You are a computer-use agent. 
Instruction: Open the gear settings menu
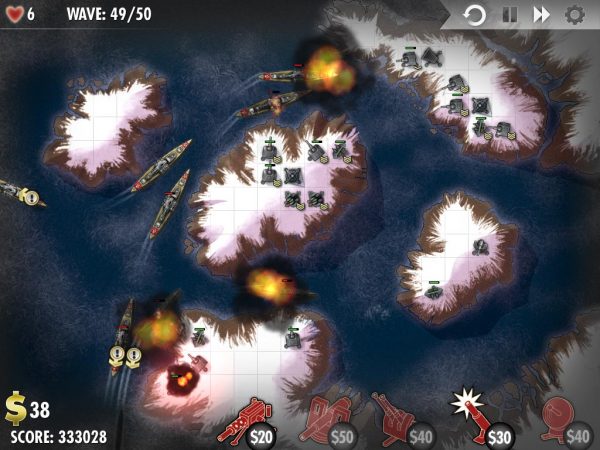click(574, 15)
